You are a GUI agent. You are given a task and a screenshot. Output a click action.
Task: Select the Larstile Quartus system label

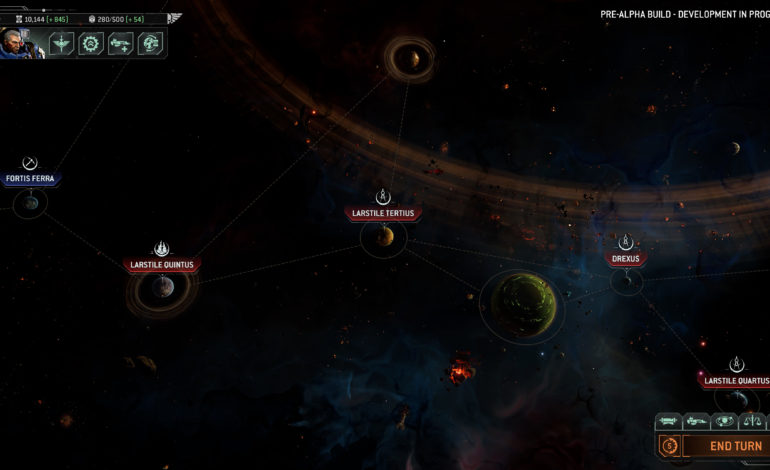(x=736, y=380)
